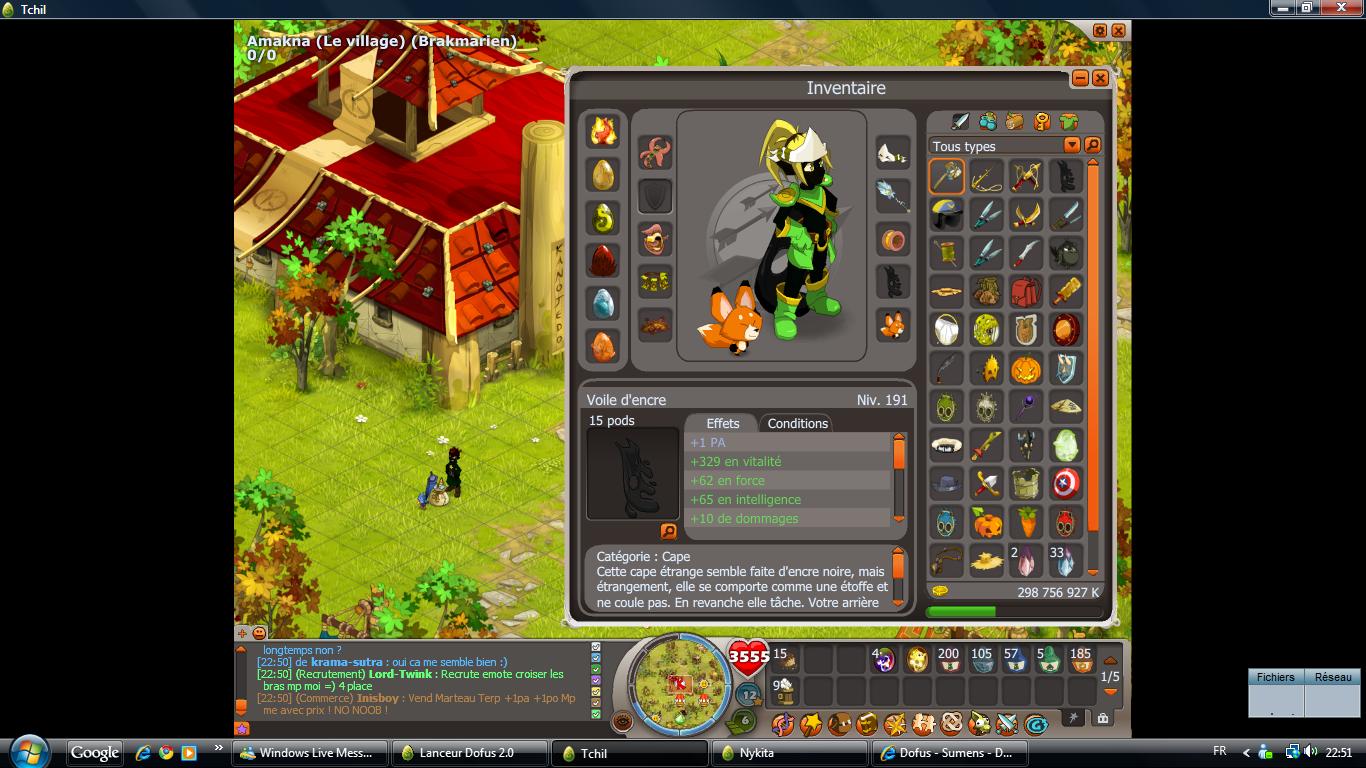Show the equipment category (sword icon)

pyautogui.click(x=960, y=122)
